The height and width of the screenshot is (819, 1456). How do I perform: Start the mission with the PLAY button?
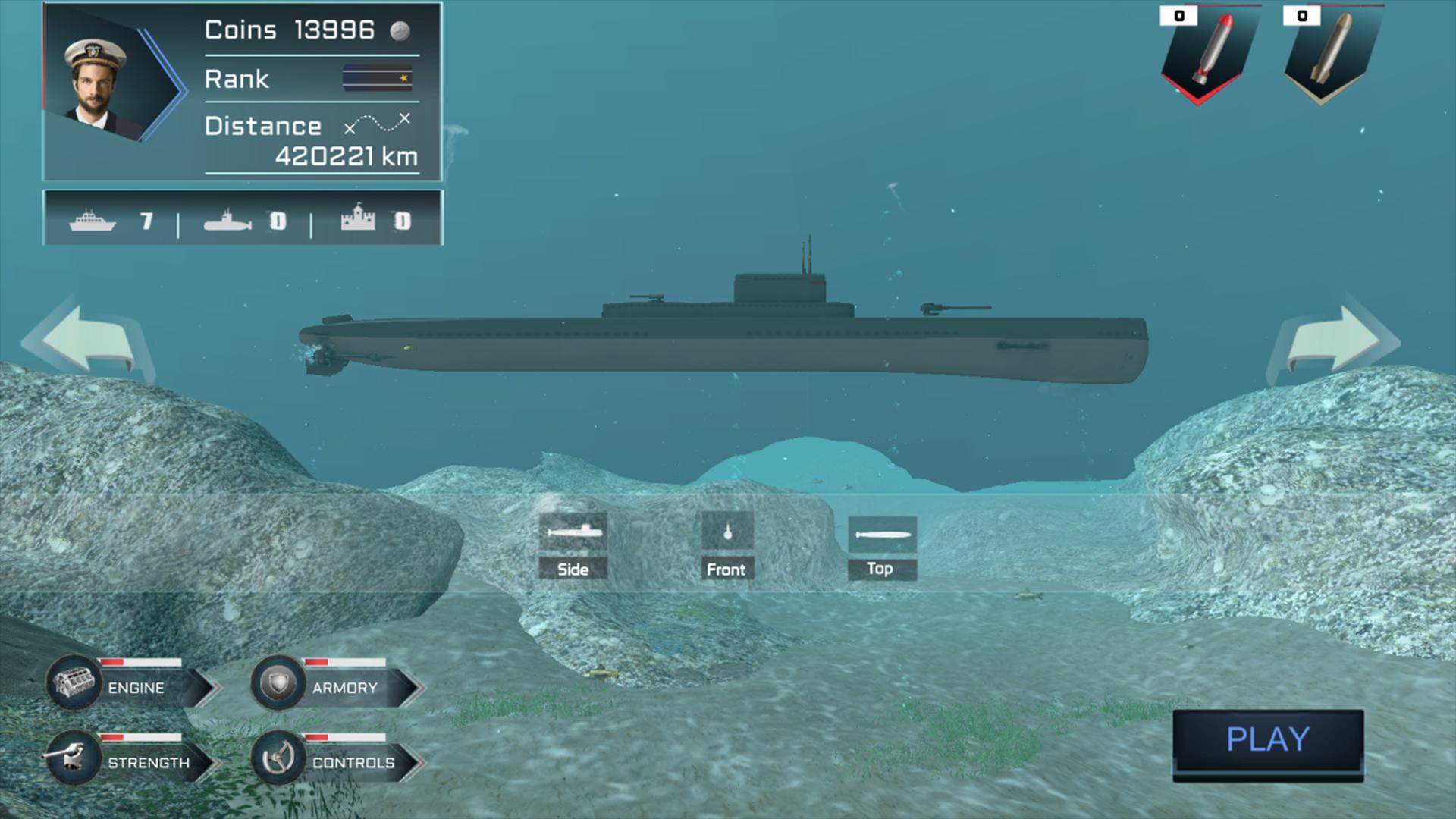coord(1268,740)
